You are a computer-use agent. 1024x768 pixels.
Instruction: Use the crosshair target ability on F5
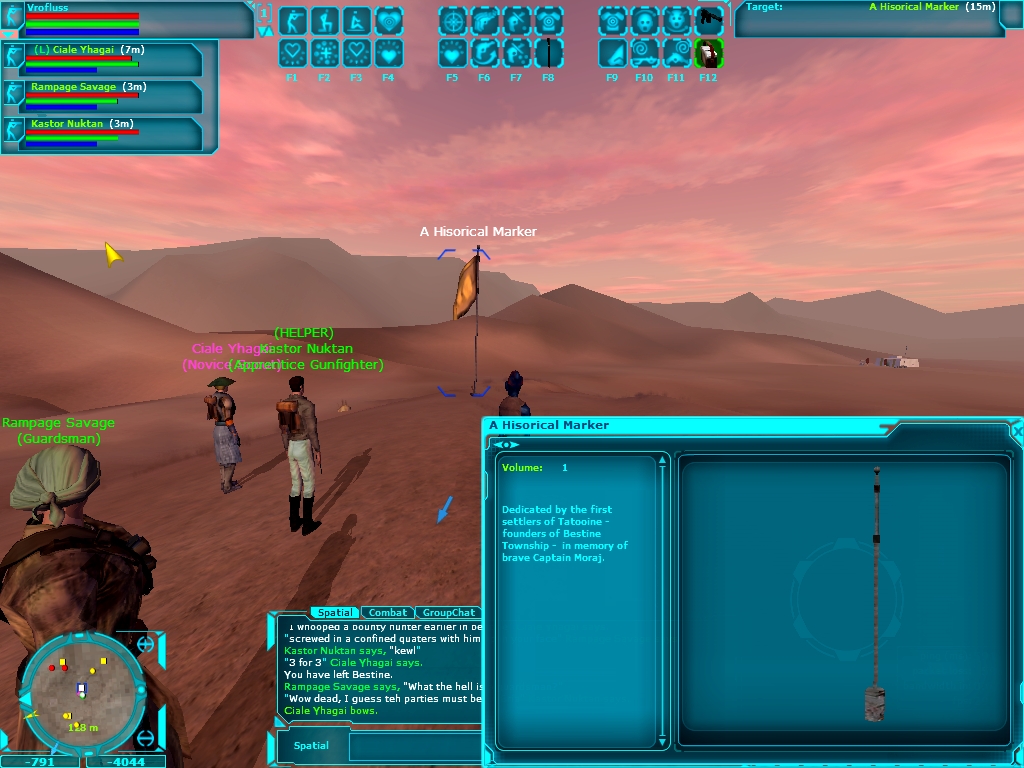coord(452,20)
